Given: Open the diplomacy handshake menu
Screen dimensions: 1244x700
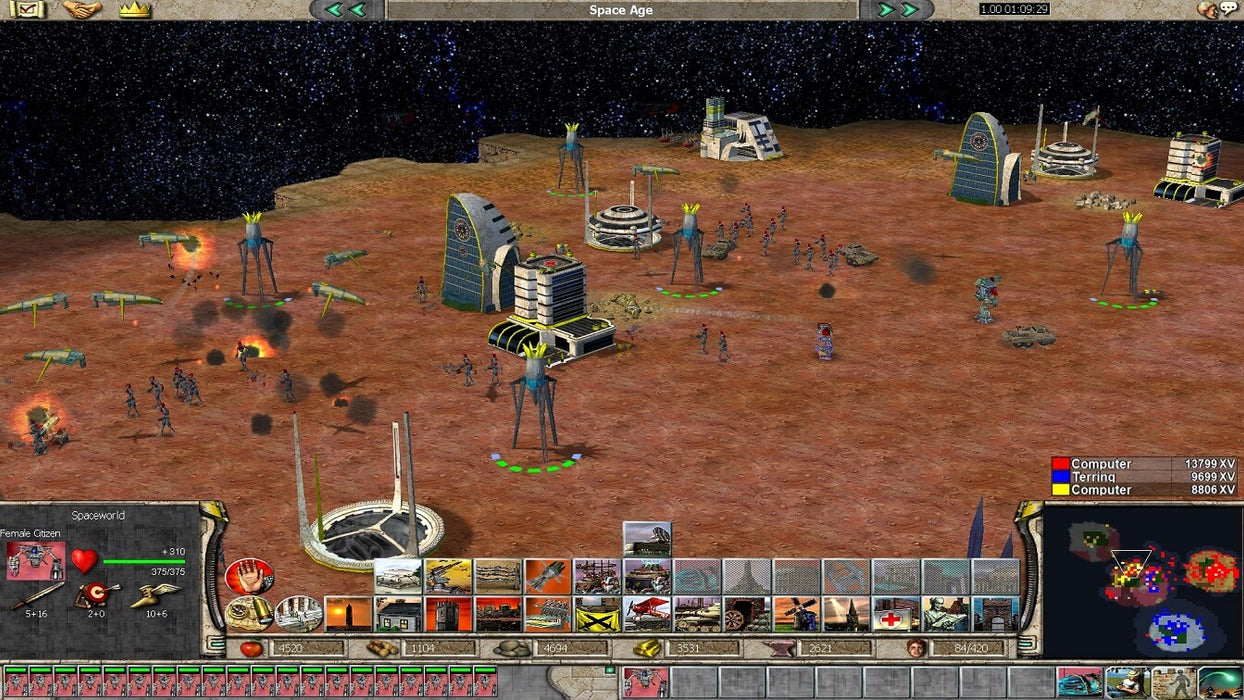Looking at the screenshot, I should point(82,10).
